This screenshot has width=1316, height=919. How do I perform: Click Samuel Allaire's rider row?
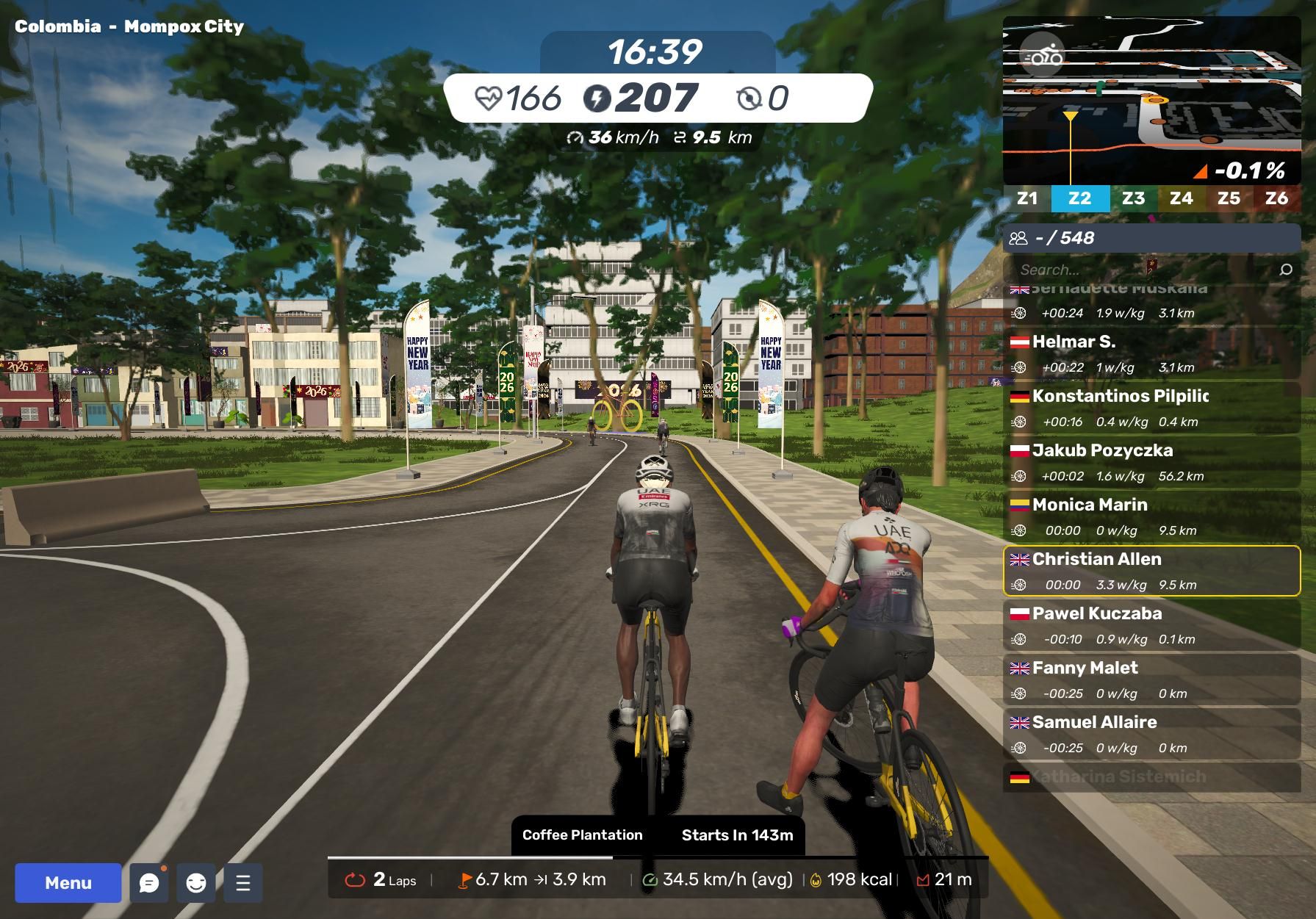tap(1151, 734)
